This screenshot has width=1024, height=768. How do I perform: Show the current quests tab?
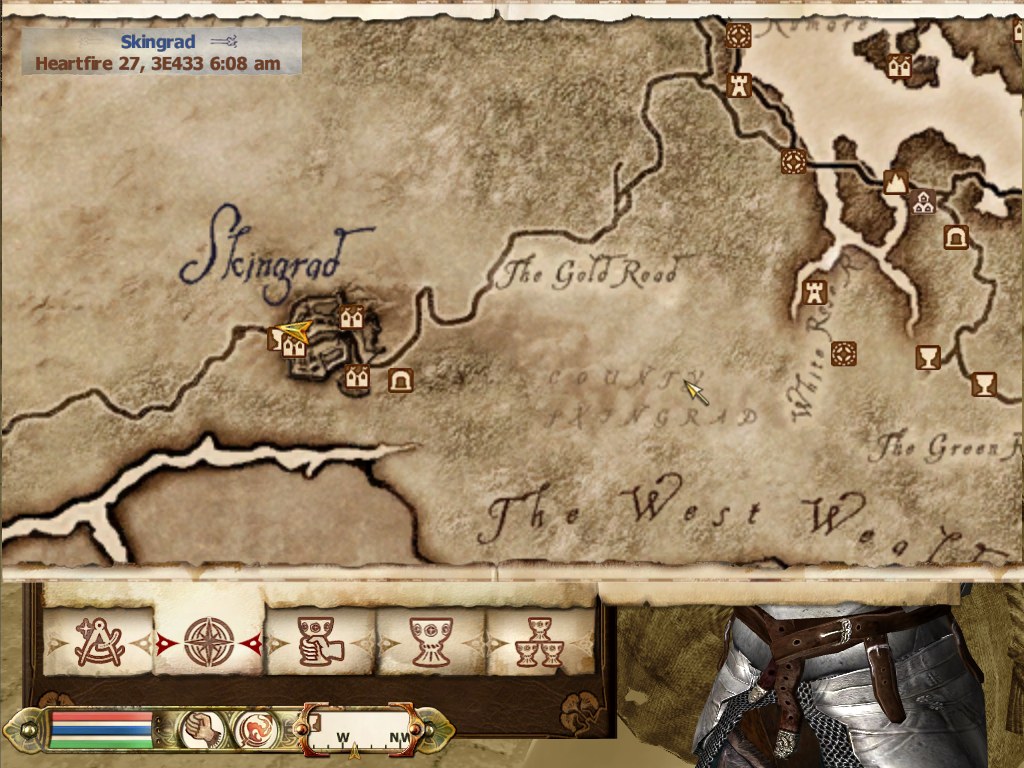[432, 642]
